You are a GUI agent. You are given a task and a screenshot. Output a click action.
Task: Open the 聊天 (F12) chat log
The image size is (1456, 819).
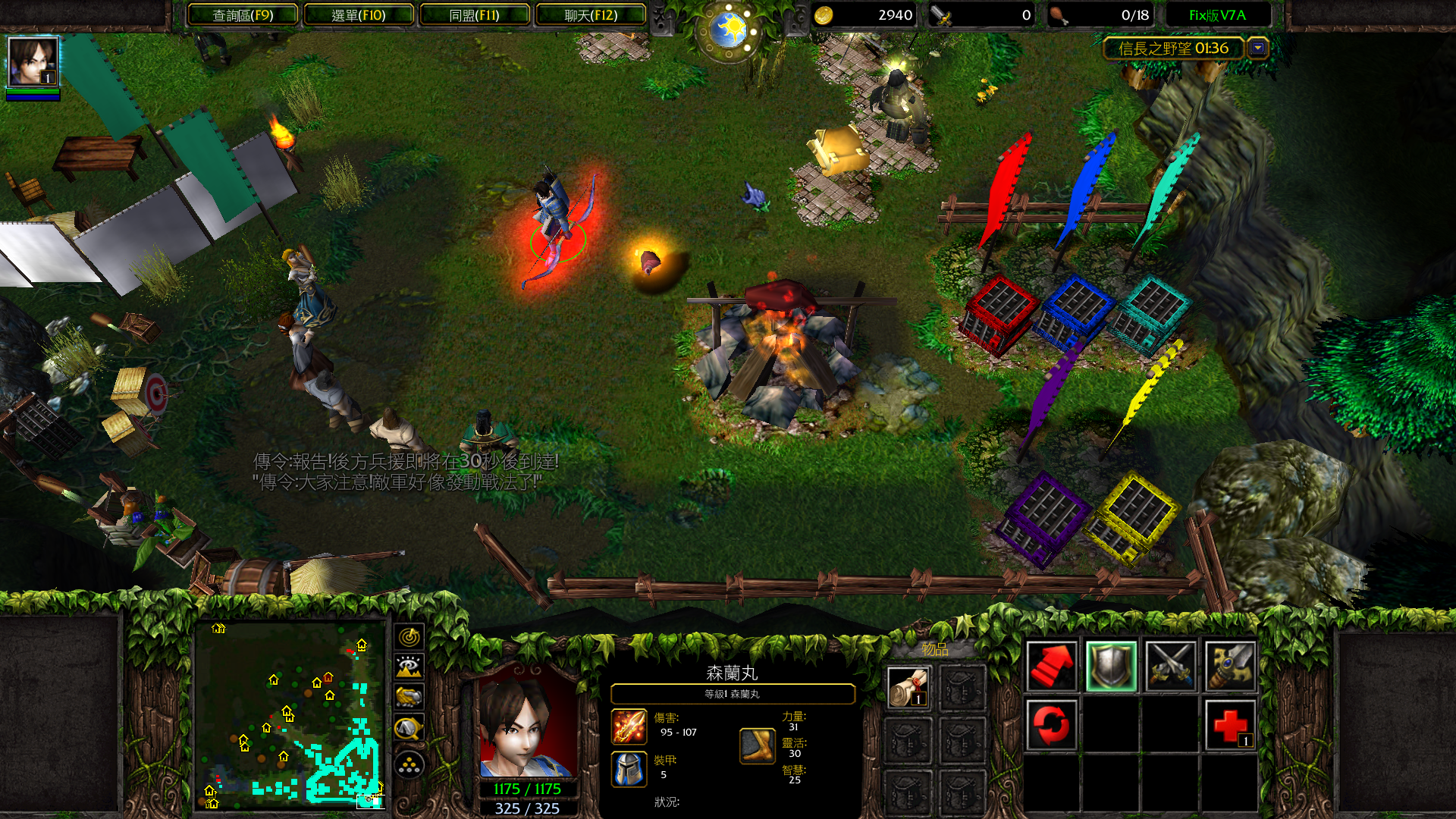click(591, 14)
